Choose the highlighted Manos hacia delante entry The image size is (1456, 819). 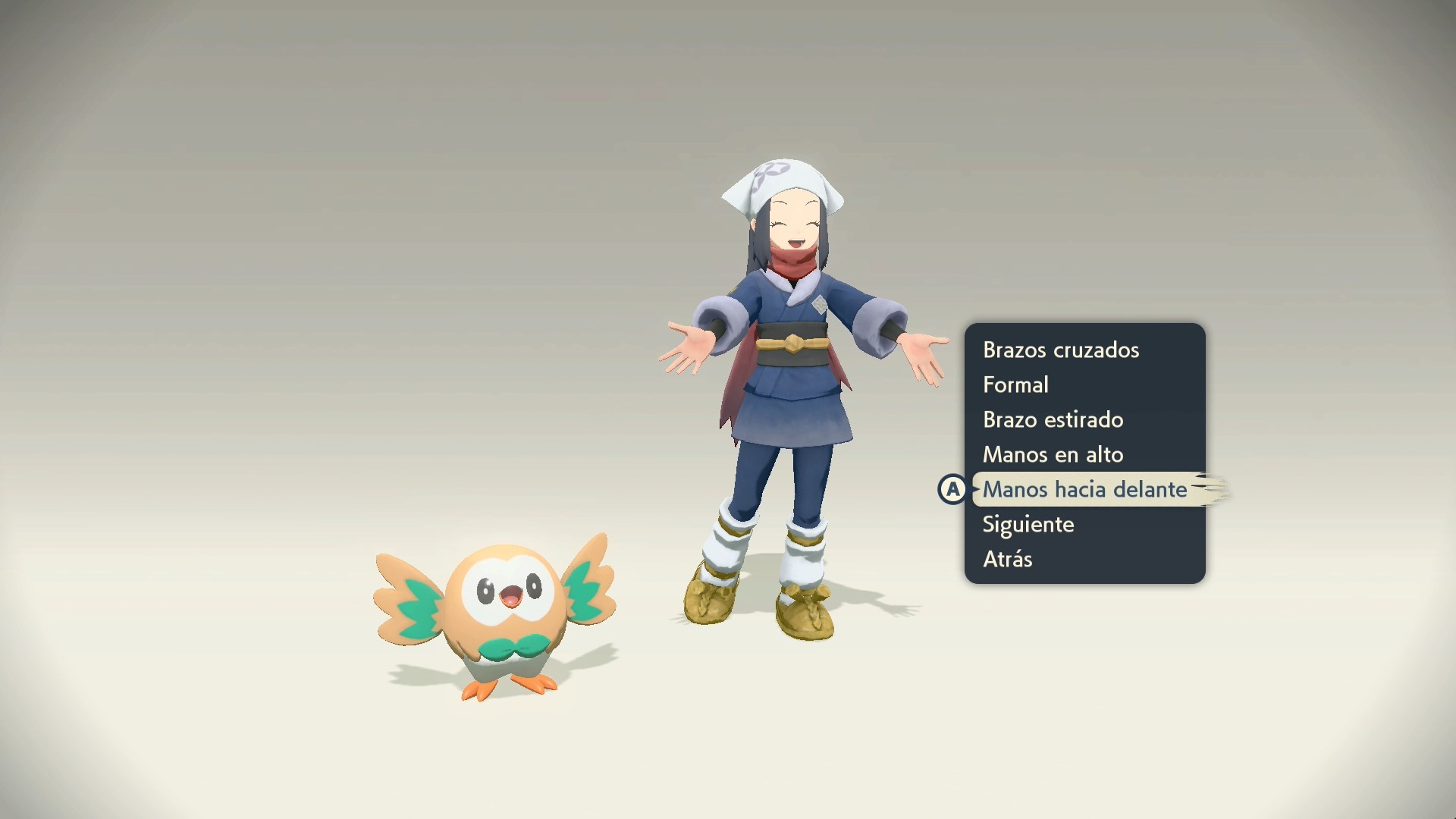tap(1084, 489)
